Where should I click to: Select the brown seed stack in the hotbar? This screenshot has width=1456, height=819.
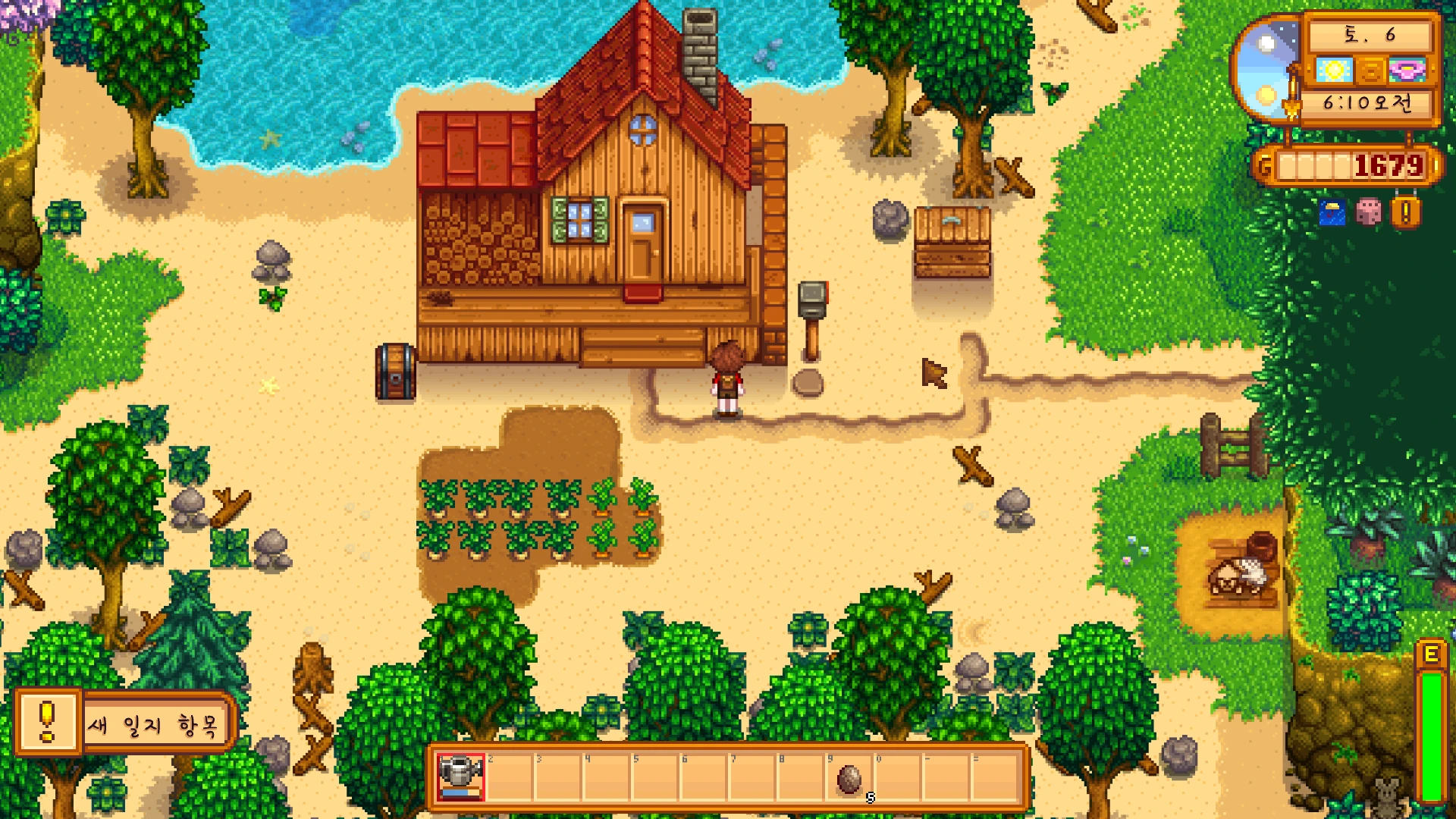coord(849,777)
